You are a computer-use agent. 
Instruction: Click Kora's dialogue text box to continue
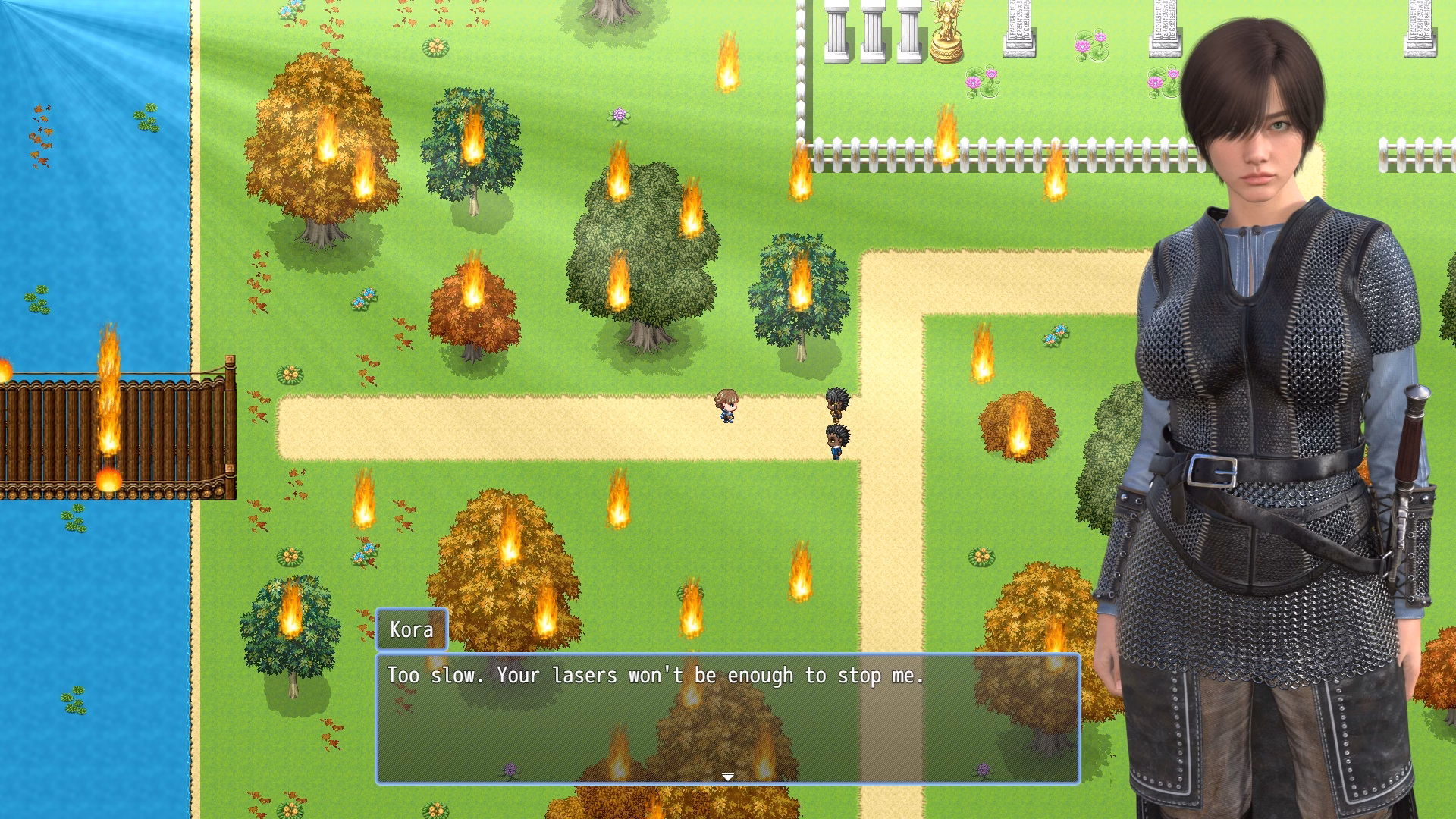click(x=727, y=717)
